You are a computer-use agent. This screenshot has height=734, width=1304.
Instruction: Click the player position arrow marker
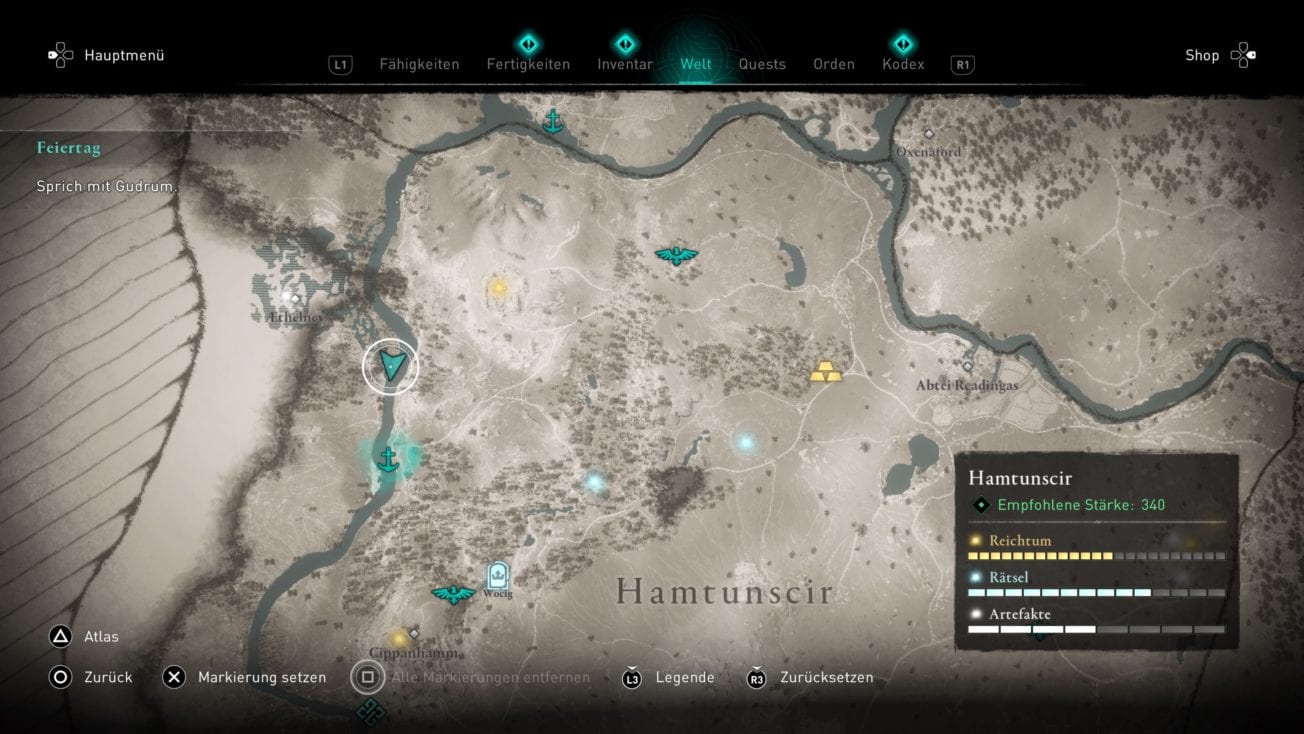[390, 365]
